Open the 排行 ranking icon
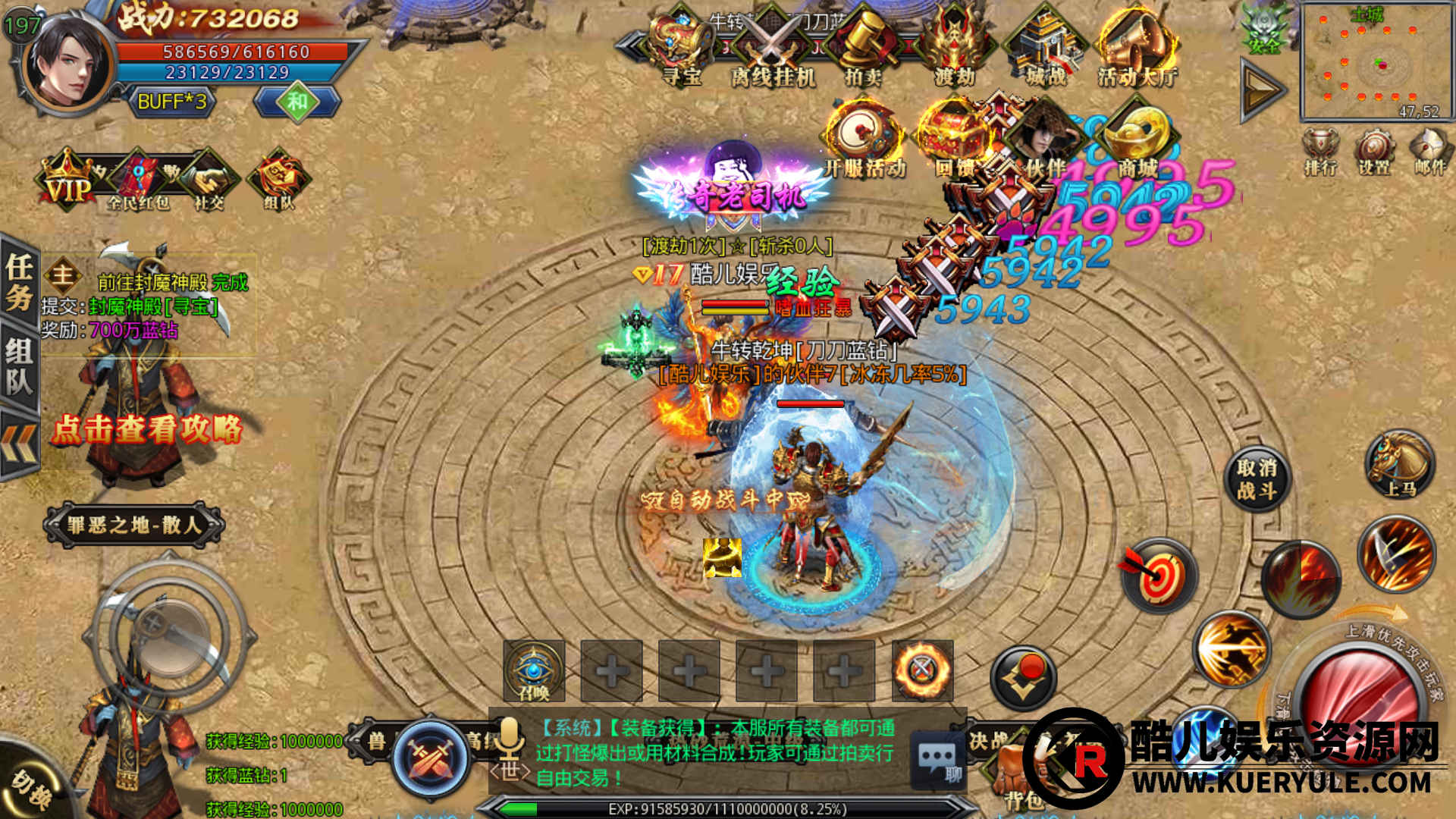Viewport: 1456px width, 819px height. 1320,152
